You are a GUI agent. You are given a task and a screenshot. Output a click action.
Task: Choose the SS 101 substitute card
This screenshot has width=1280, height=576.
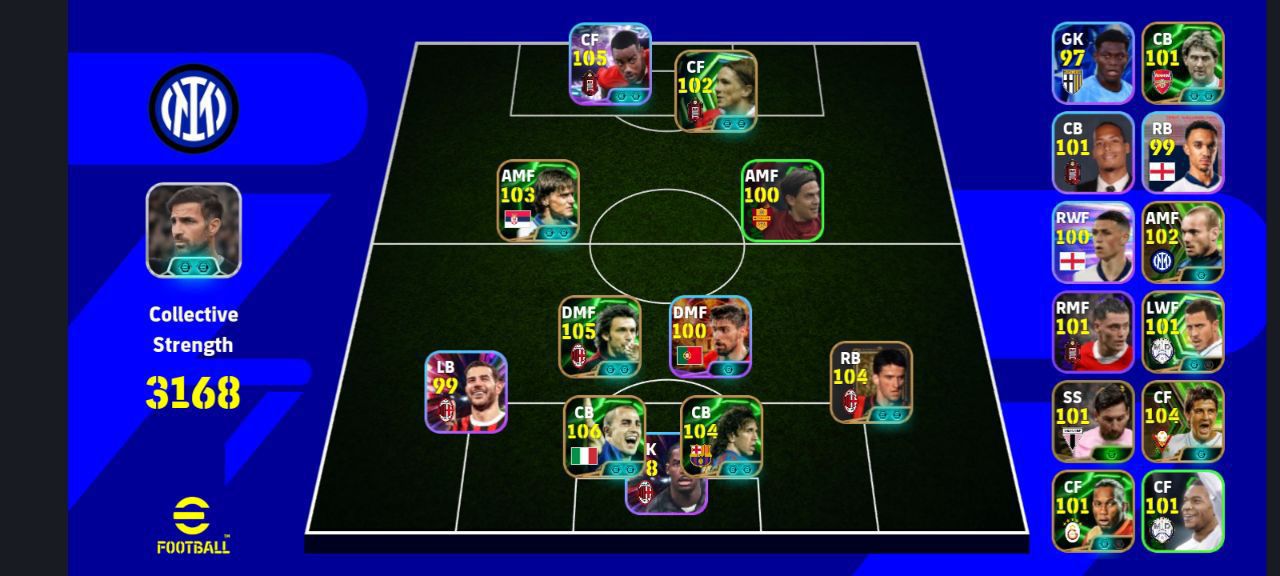pos(1093,421)
